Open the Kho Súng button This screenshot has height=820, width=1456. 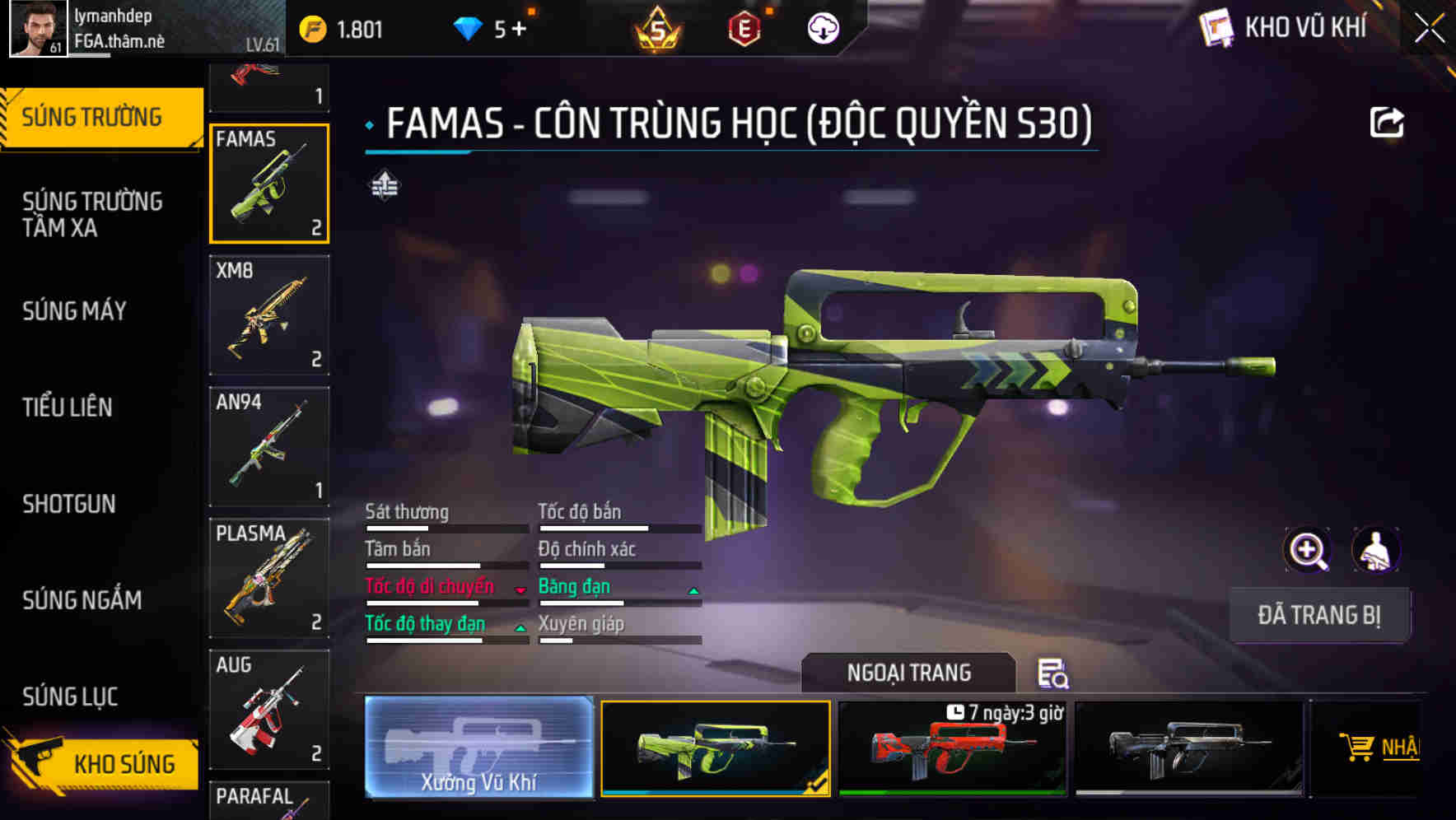pos(103,763)
